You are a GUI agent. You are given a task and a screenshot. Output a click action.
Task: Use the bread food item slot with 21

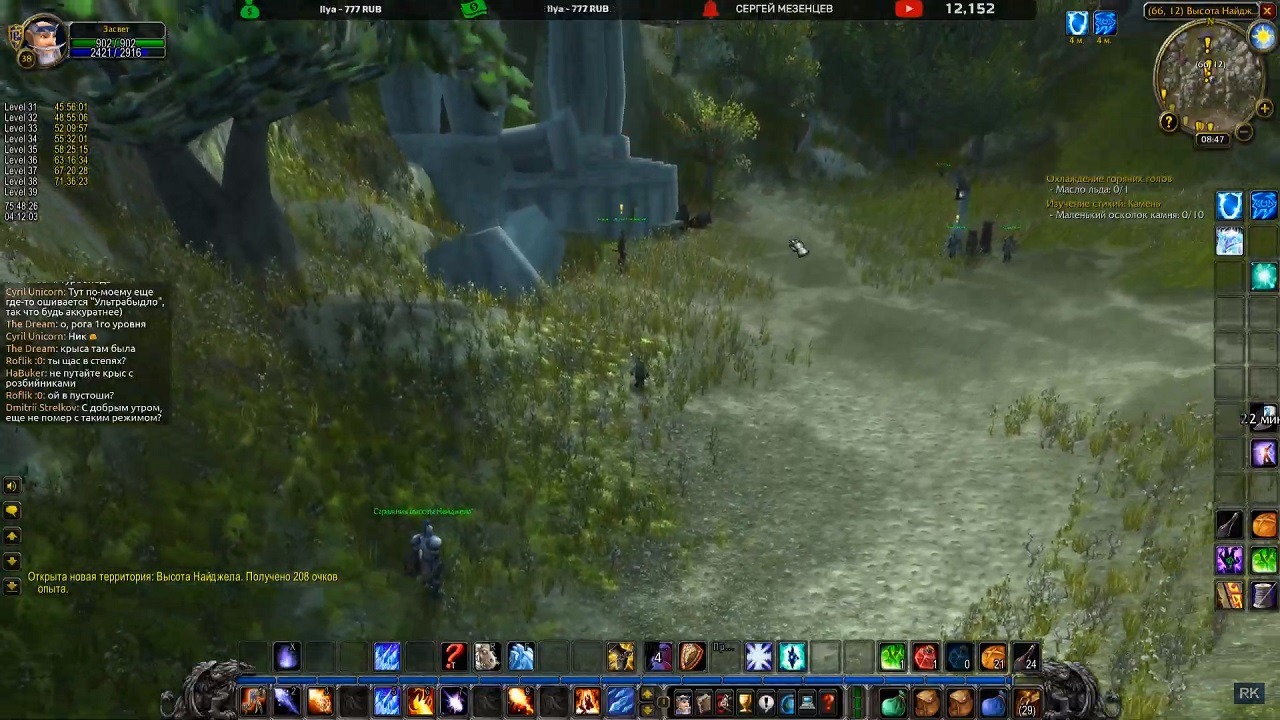coord(993,657)
